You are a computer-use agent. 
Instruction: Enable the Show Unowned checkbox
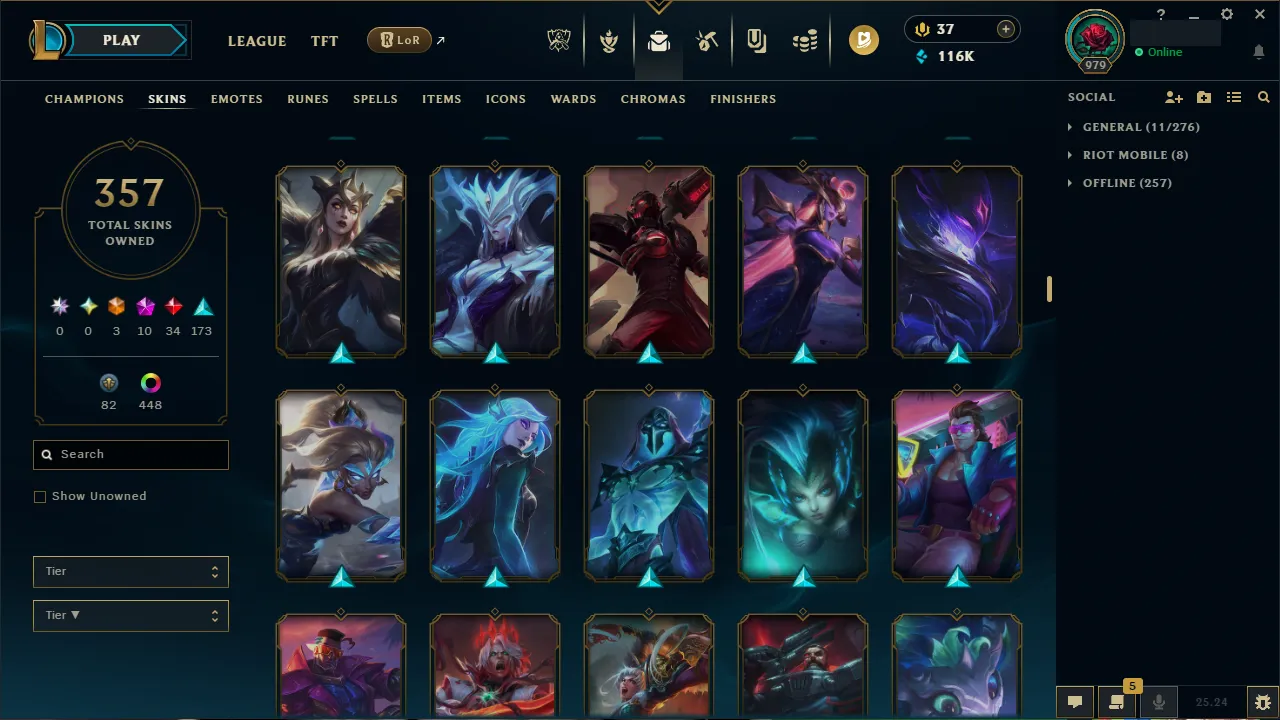[40, 496]
